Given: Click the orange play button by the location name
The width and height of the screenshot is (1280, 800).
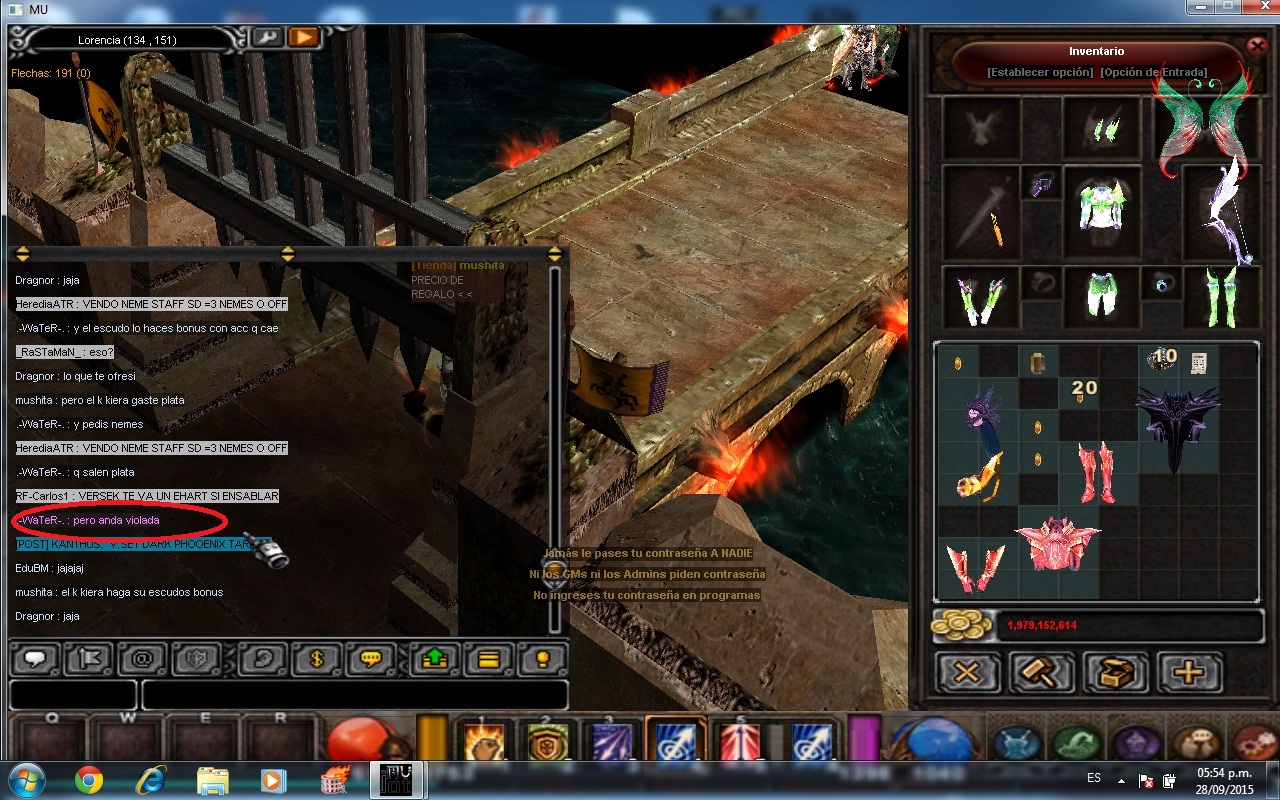Looking at the screenshot, I should point(303,38).
